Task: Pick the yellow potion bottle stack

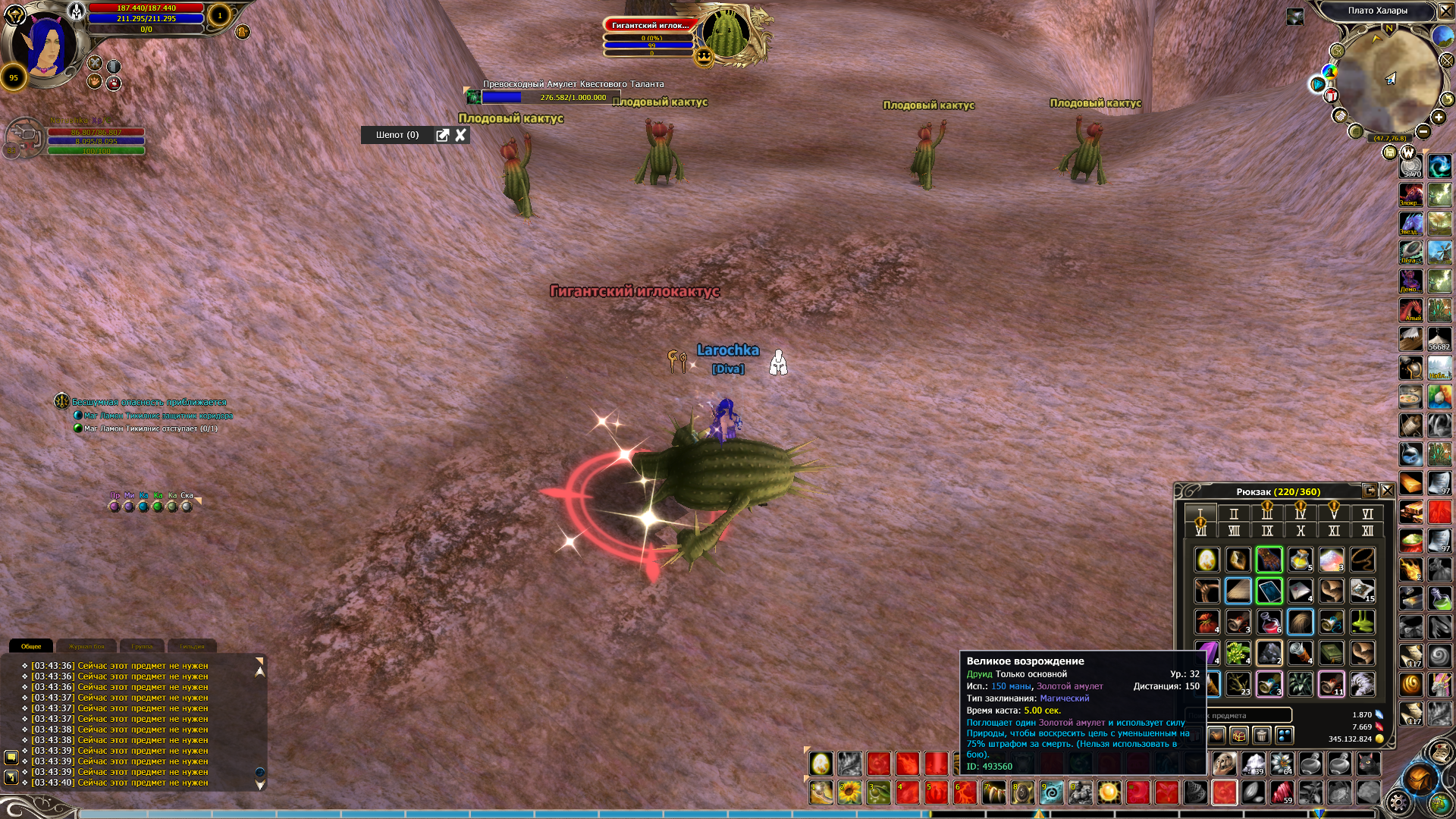Action: click(1300, 560)
